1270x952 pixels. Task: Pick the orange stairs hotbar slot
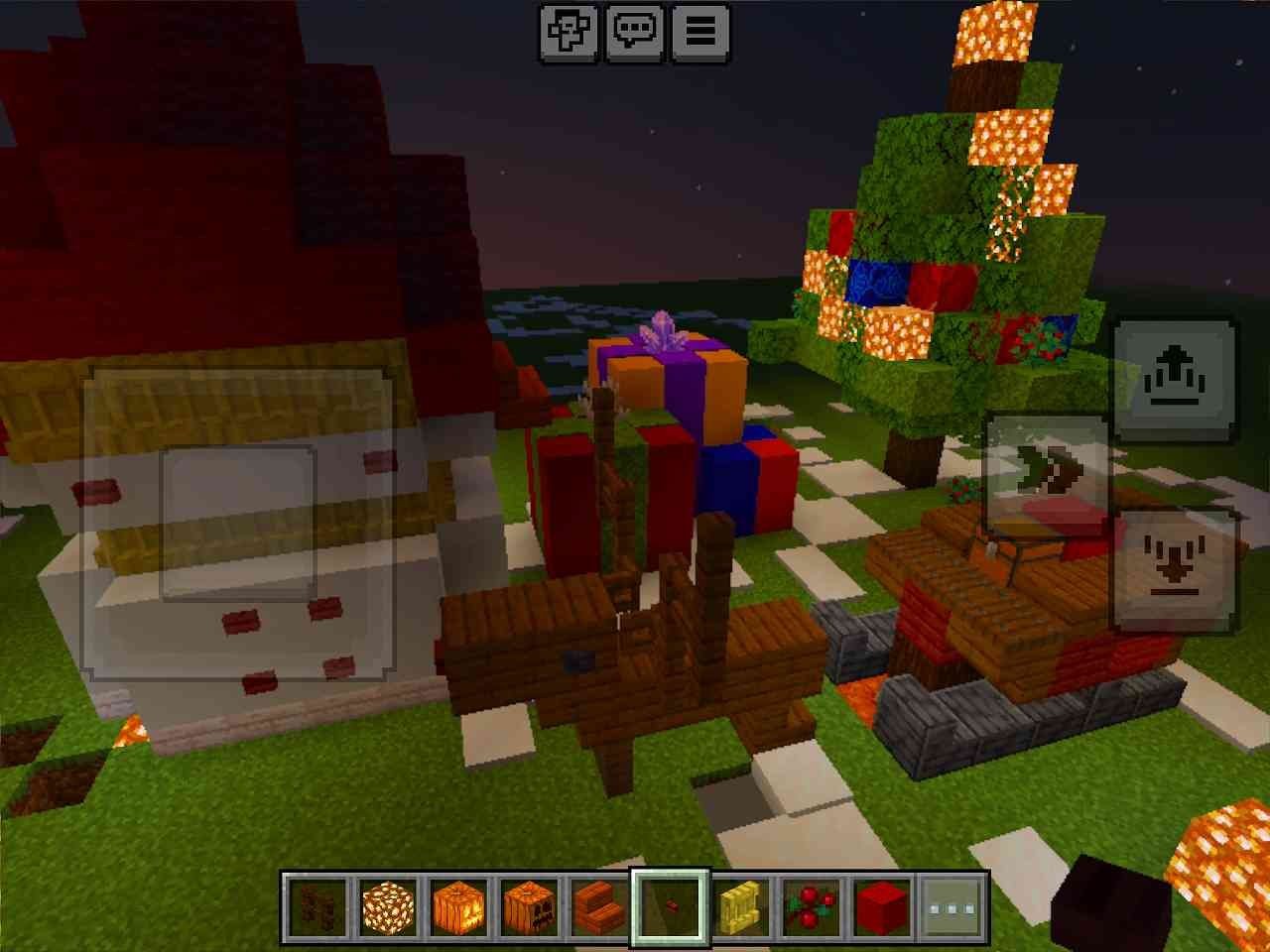pyautogui.click(x=600, y=906)
